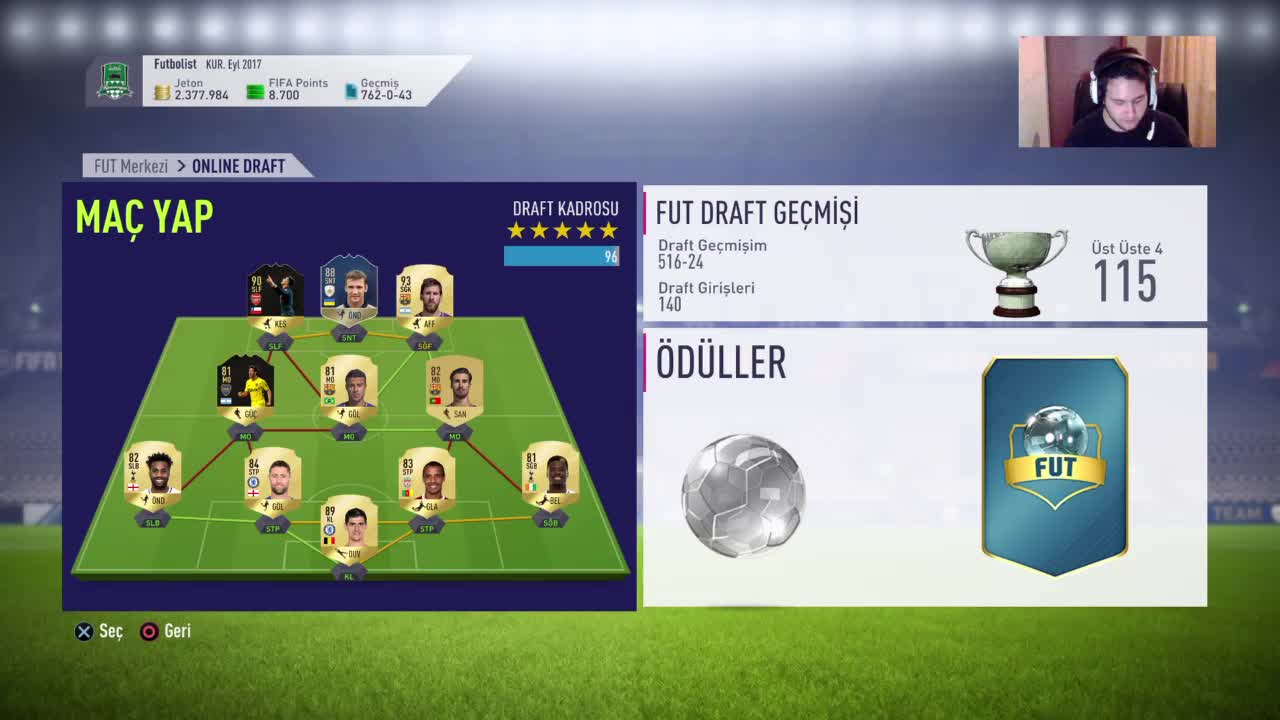
Task: Choose the 89-rated goalkeeper card
Action: tap(349, 530)
